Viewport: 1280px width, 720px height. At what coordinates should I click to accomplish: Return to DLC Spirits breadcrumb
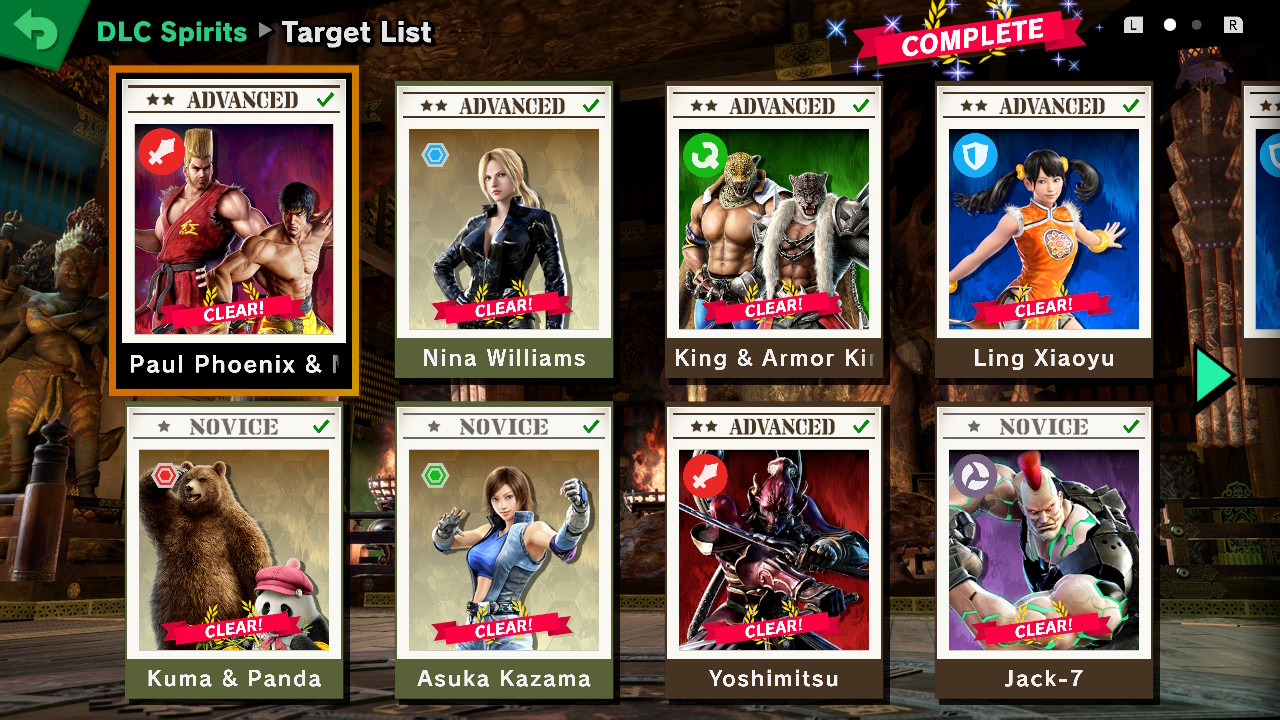(171, 32)
